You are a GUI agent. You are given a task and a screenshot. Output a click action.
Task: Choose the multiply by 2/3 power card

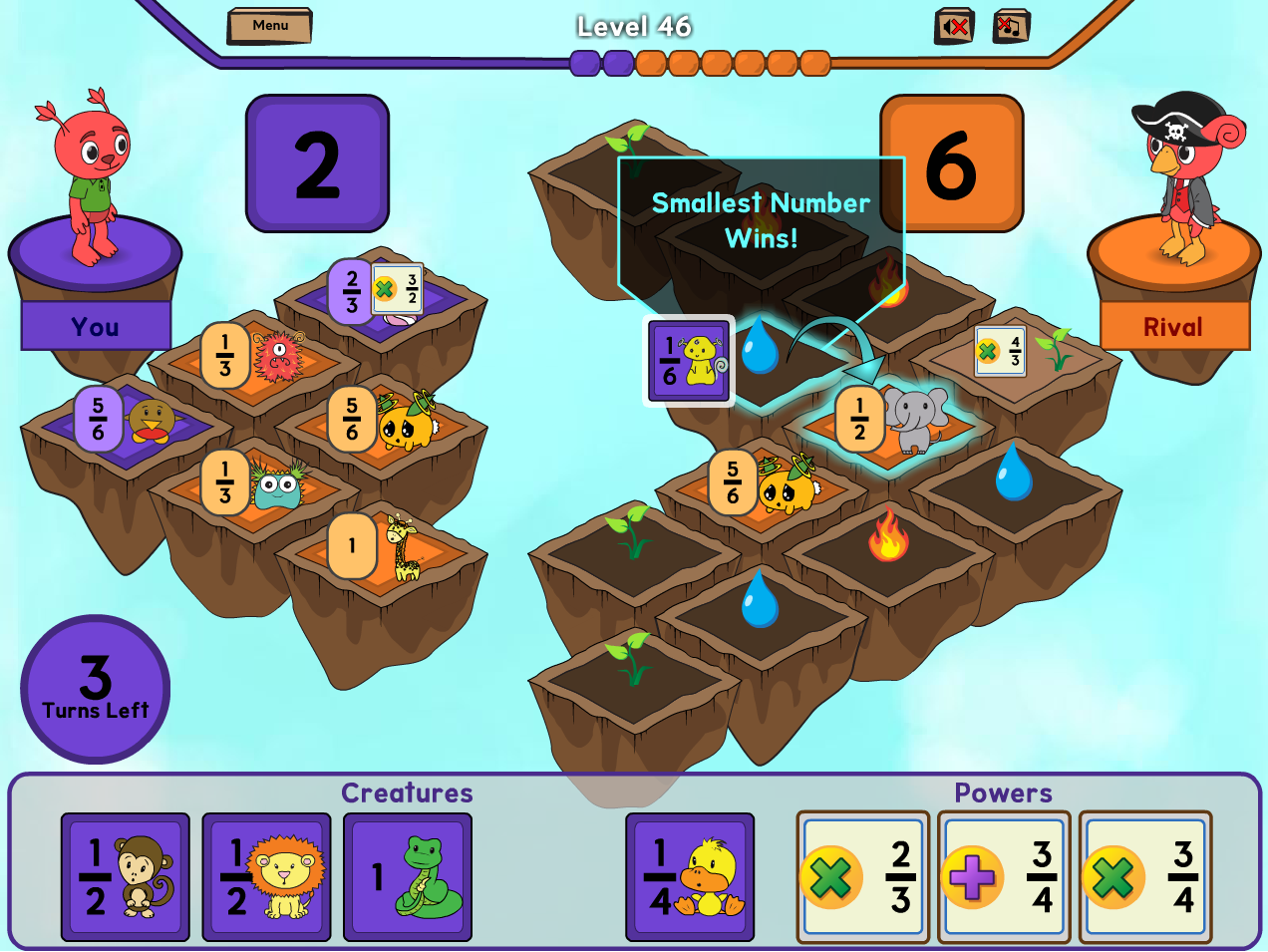(863, 877)
